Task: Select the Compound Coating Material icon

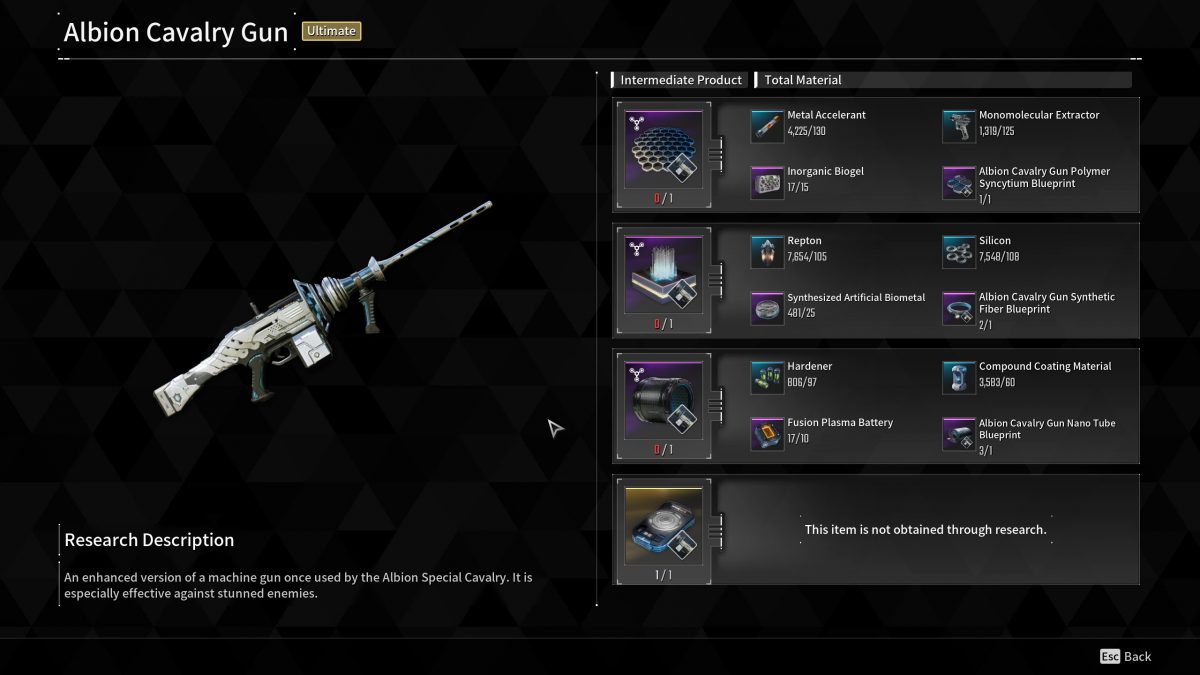Action: [959, 377]
